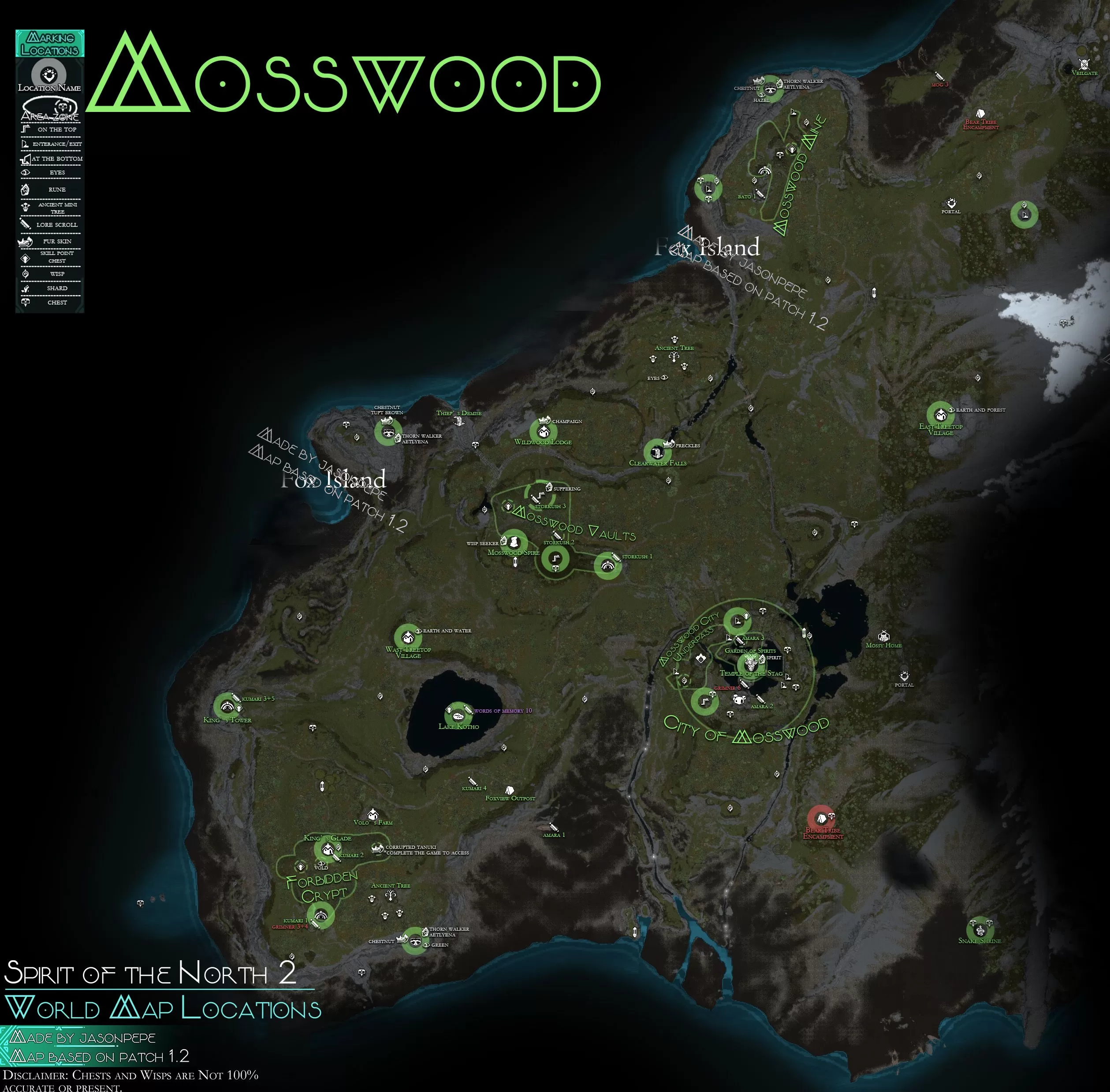Select the King's Glade marker

tap(328, 849)
